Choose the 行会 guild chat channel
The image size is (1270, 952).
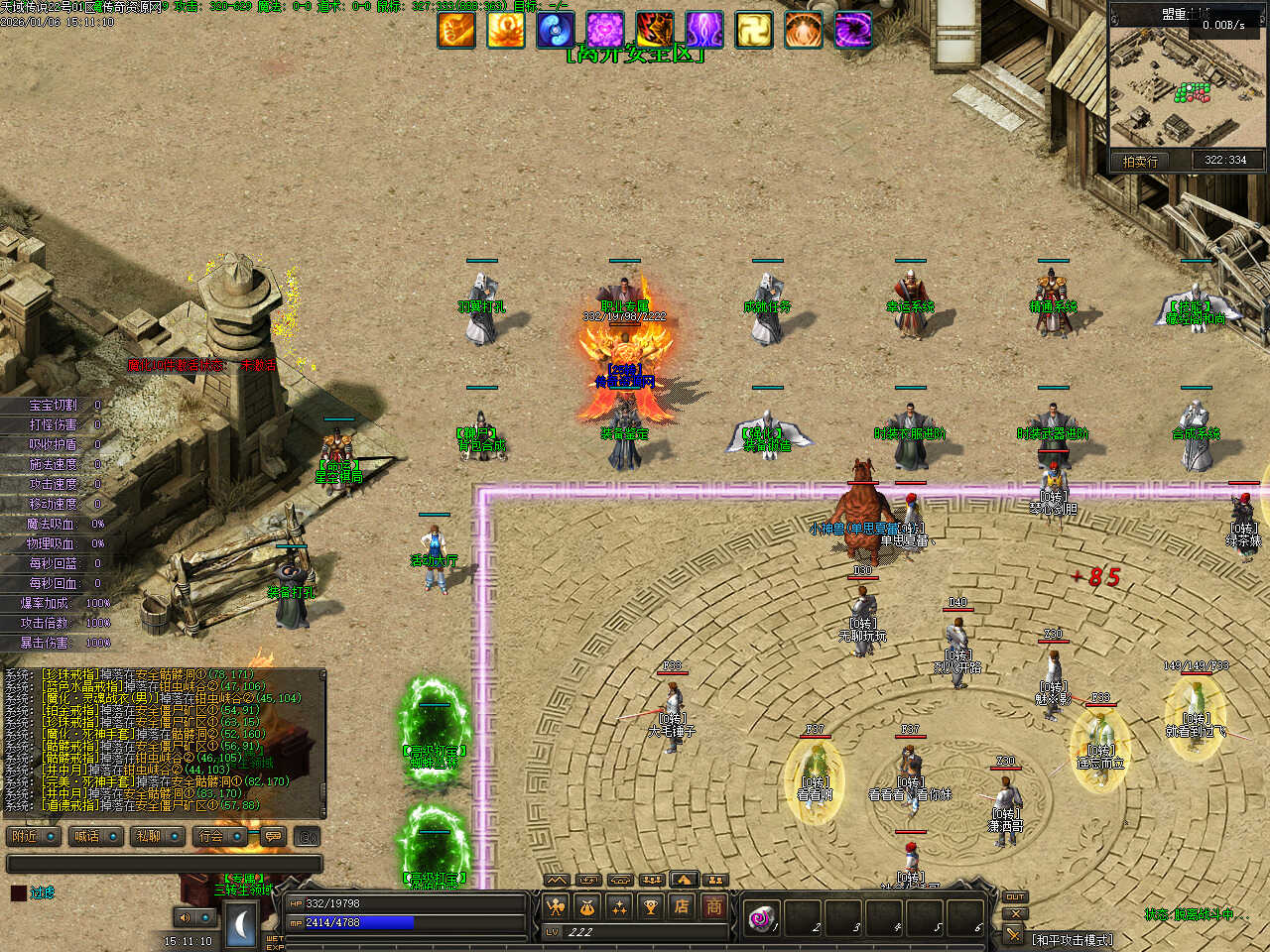[x=219, y=836]
